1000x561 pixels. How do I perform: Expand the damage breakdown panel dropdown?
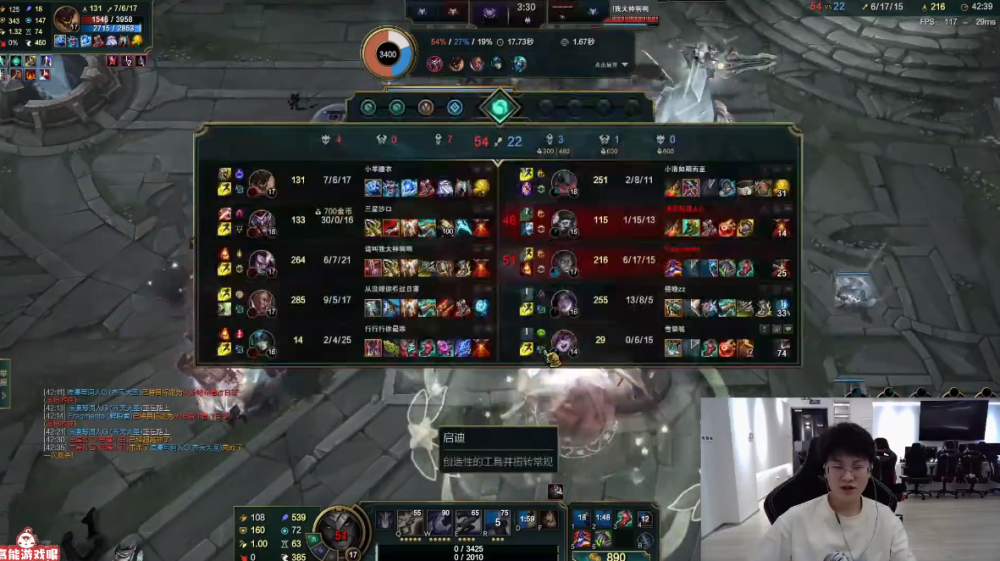[625, 65]
